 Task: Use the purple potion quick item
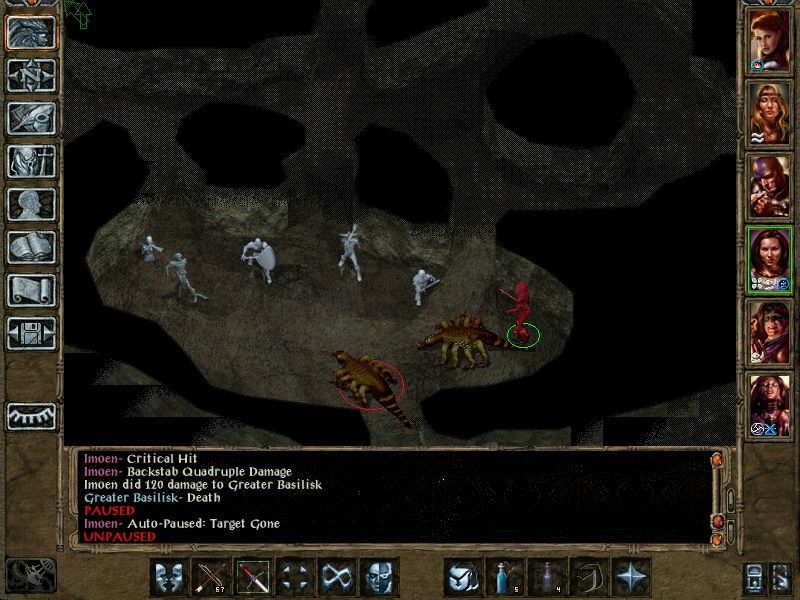[x=548, y=577]
